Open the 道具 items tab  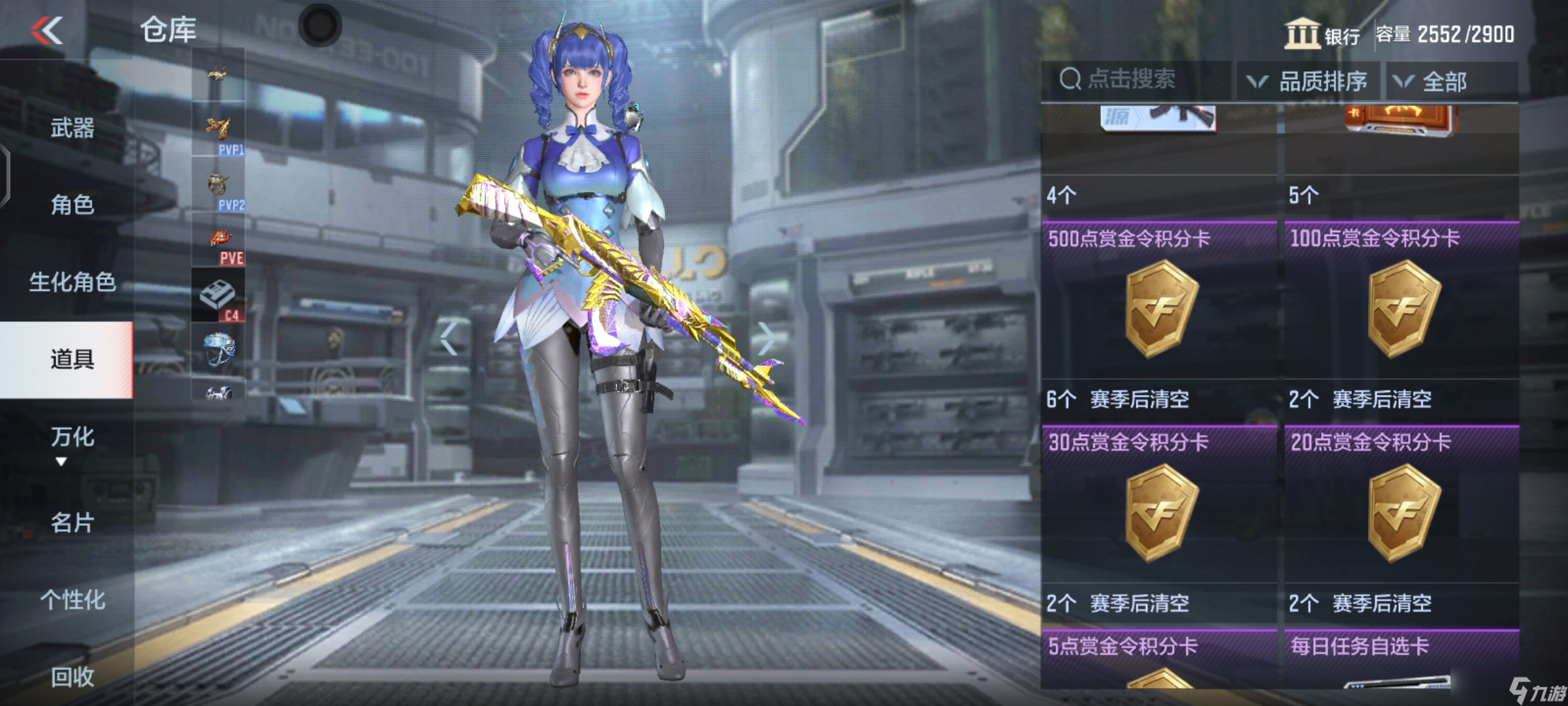point(72,360)
